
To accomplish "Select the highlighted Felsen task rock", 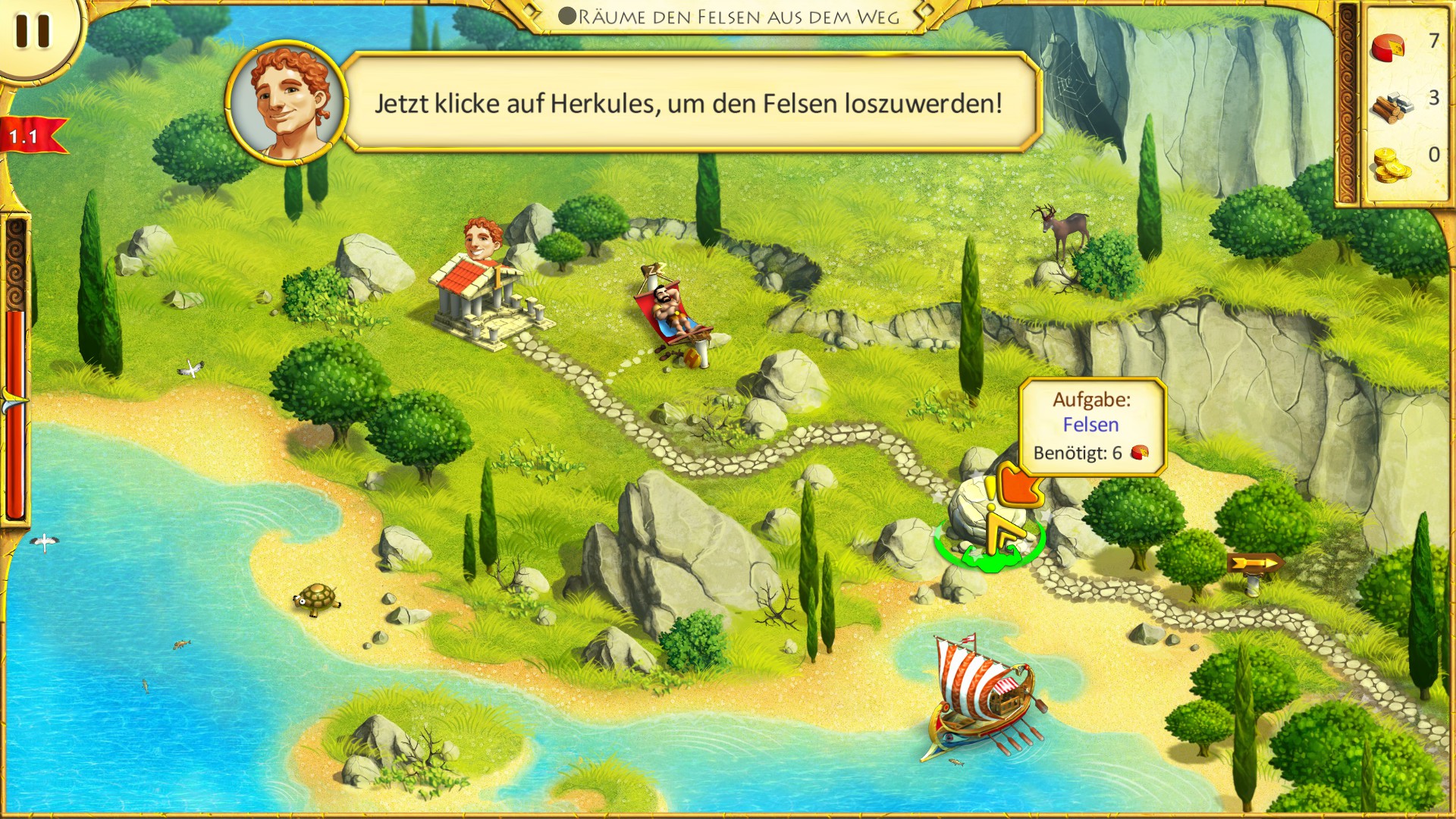I will pyautogui.click(x=978, y=516).
